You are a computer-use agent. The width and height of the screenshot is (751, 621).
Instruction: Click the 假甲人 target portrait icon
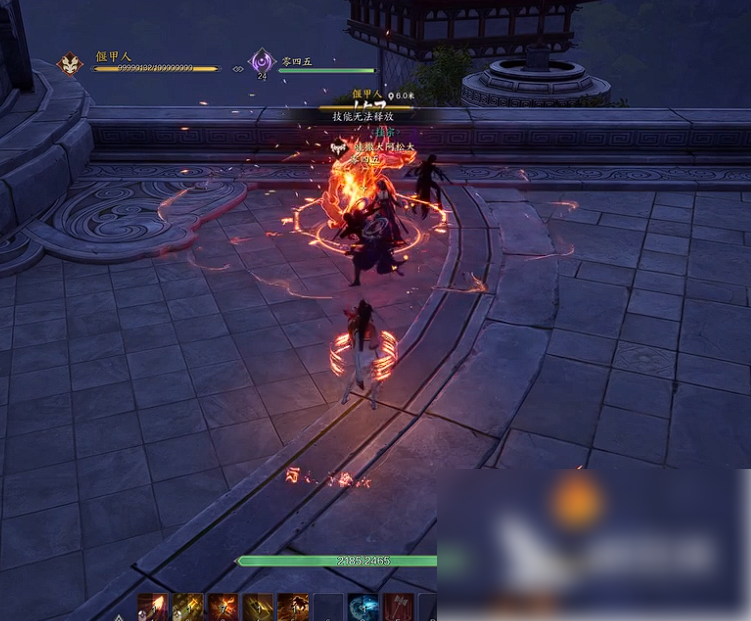[71, 64]
